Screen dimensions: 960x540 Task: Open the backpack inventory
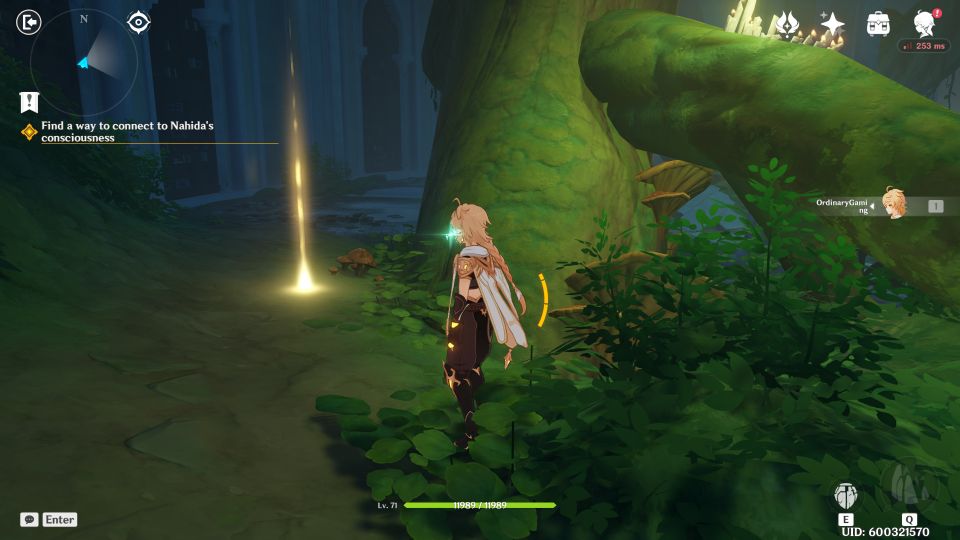tap(878, 24)
